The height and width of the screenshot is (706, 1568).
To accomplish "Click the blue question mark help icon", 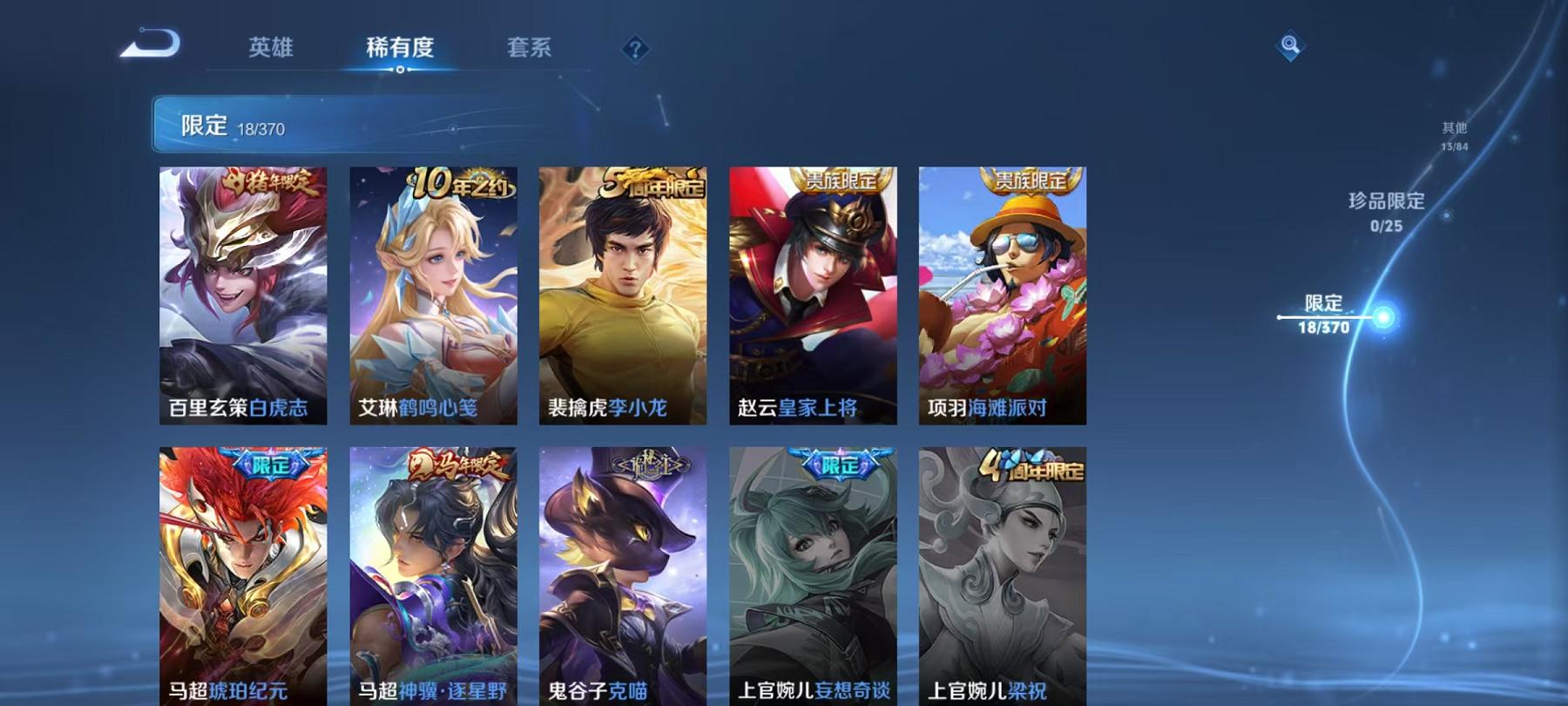I will [637, 50].
